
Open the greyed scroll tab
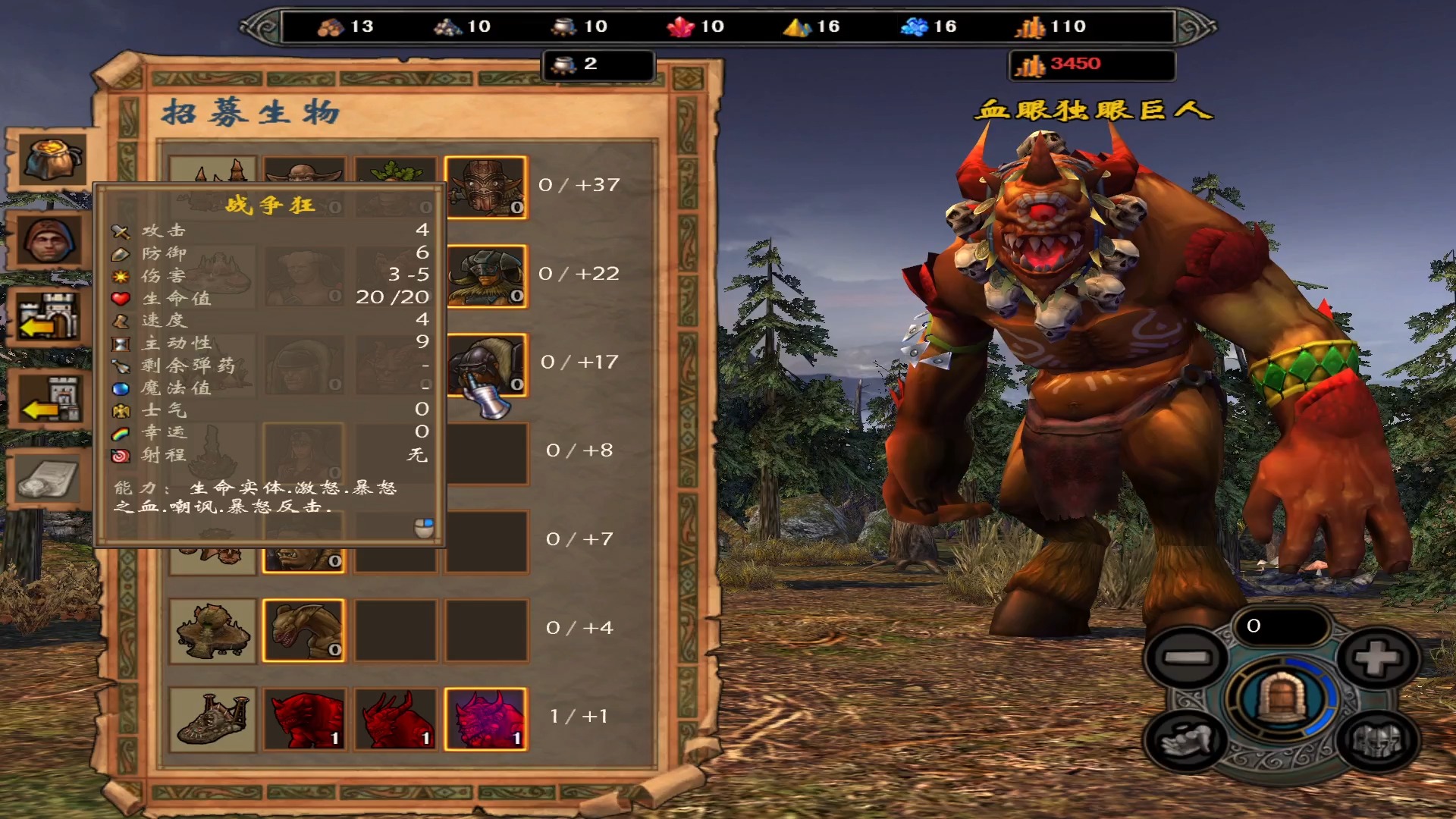49,479
